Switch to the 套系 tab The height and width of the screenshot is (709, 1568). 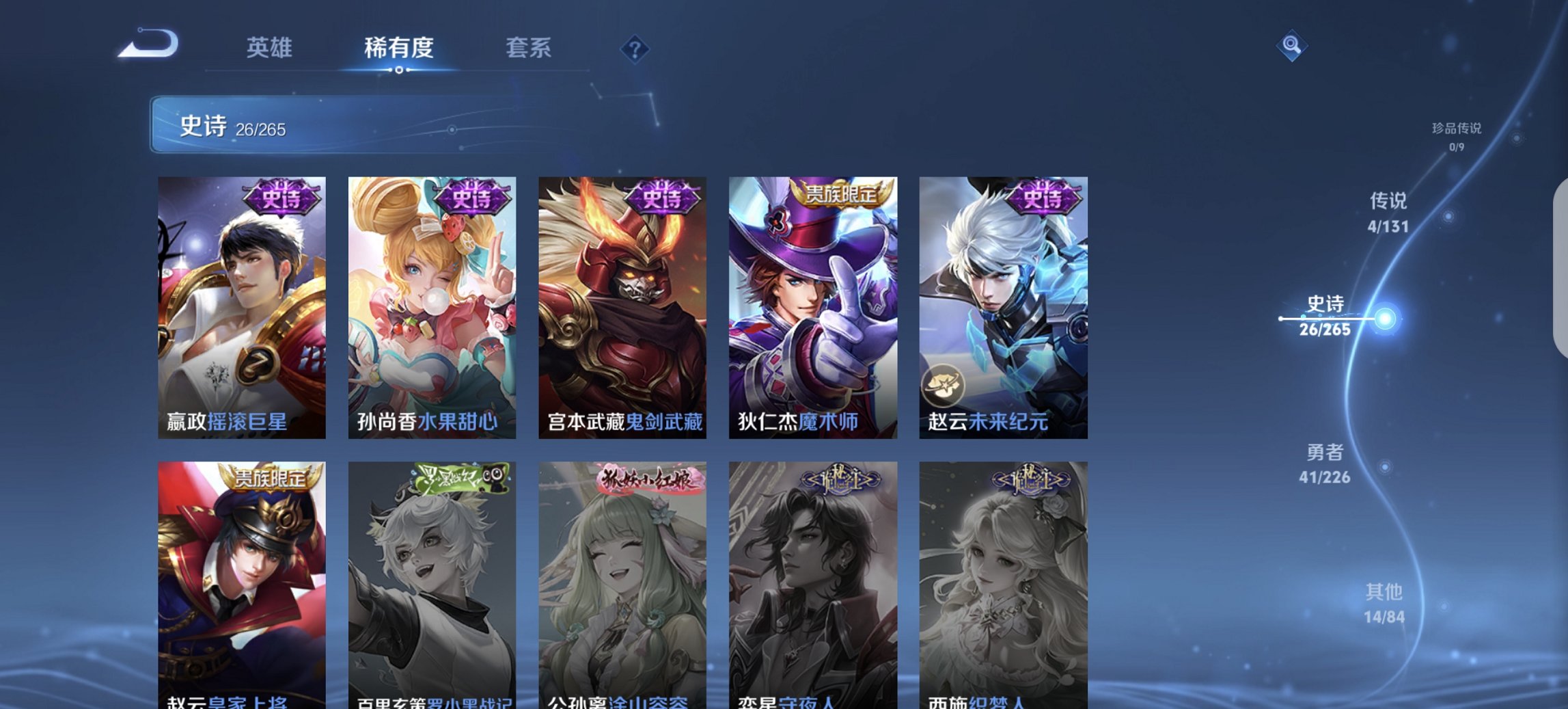pyautogui.click(x=529, y=48)
